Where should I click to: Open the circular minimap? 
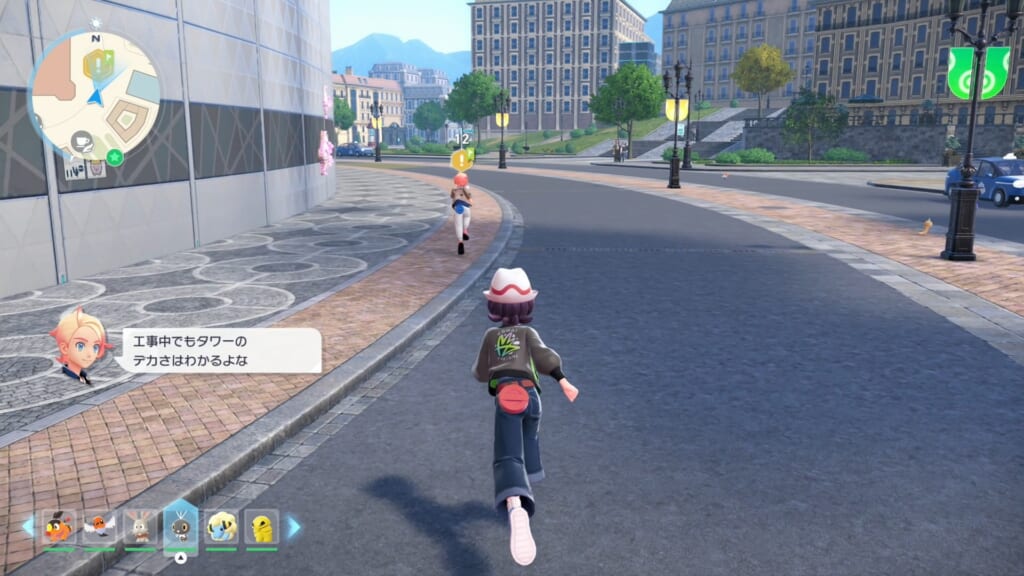coord(94,95)
